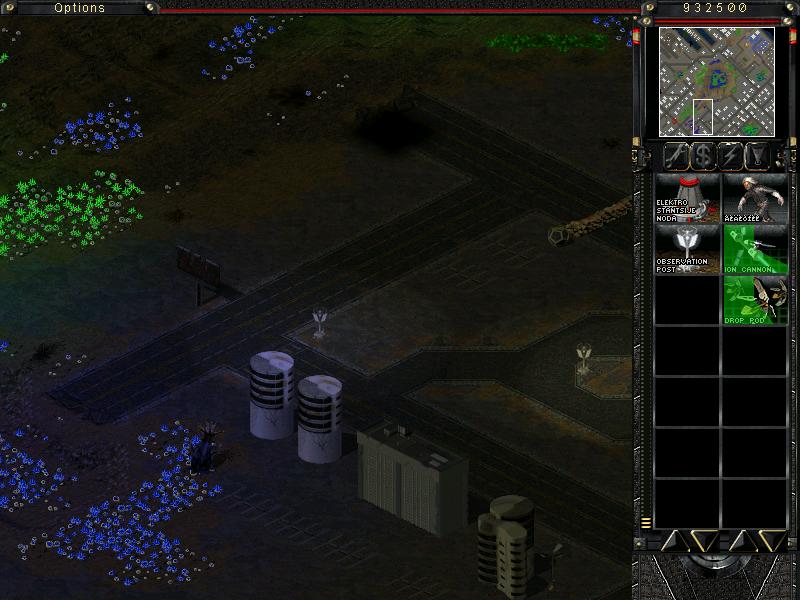Viewport: 800px width, 600px height.
Task: Launch the Drop Pod support power
Action: pyautogui.click(x=755, y=300)
